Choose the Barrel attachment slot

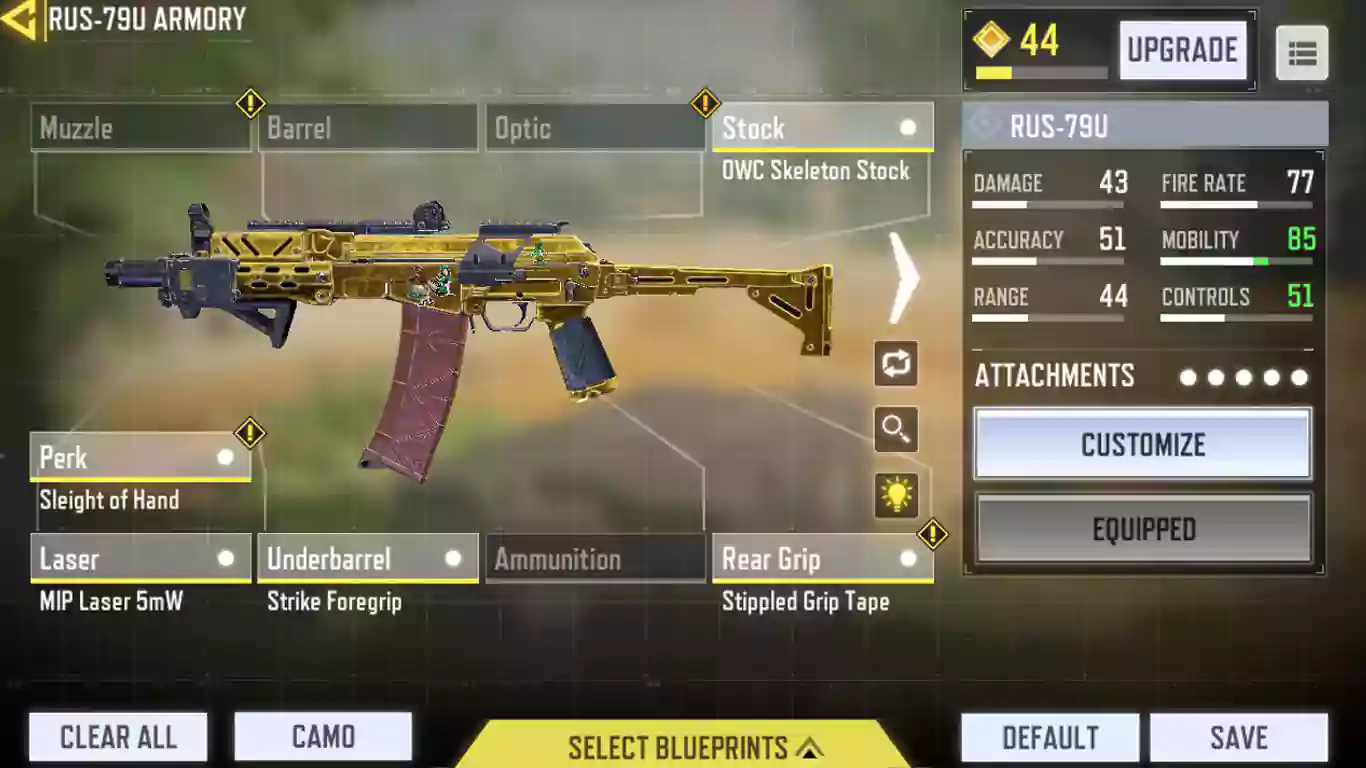point(367,129)
